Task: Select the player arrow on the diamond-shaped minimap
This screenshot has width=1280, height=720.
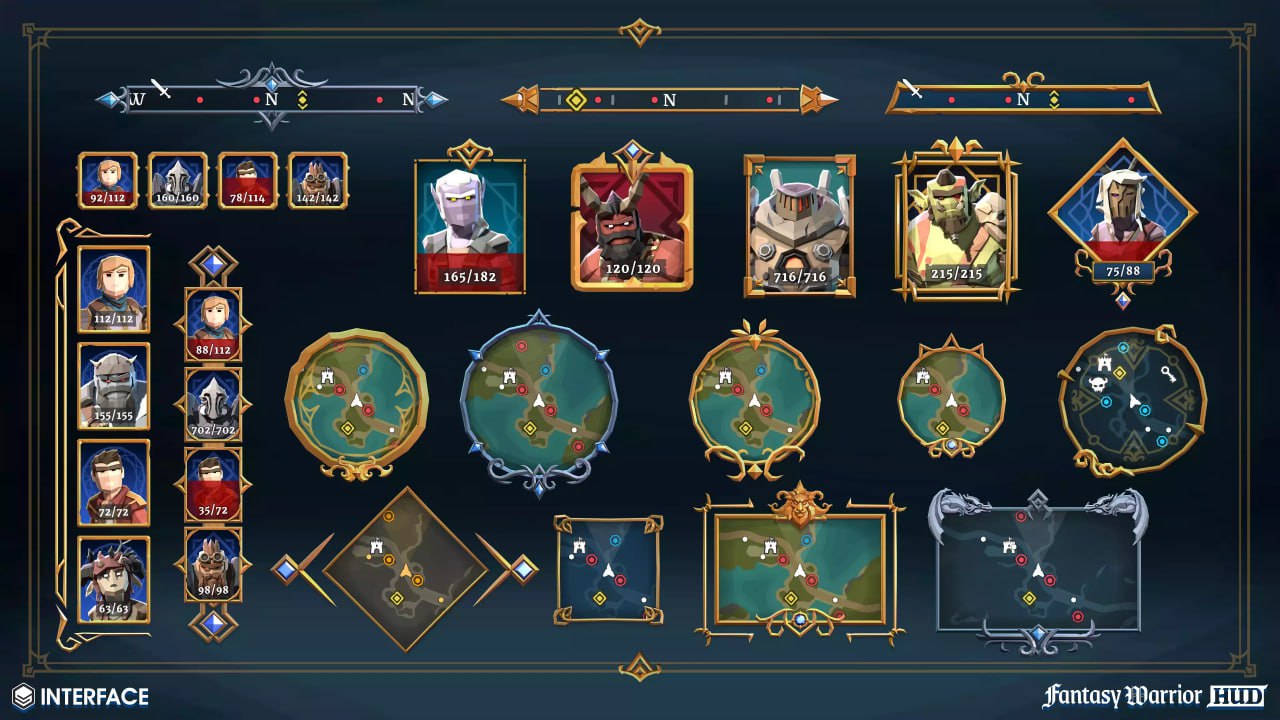Action: (x=405, y=570)
